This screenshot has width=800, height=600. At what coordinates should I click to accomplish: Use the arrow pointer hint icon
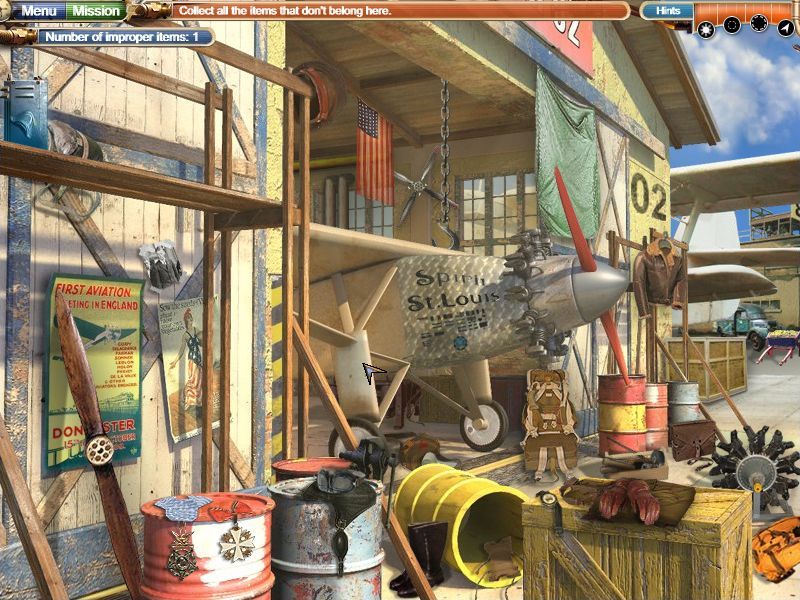click(785, 27)
